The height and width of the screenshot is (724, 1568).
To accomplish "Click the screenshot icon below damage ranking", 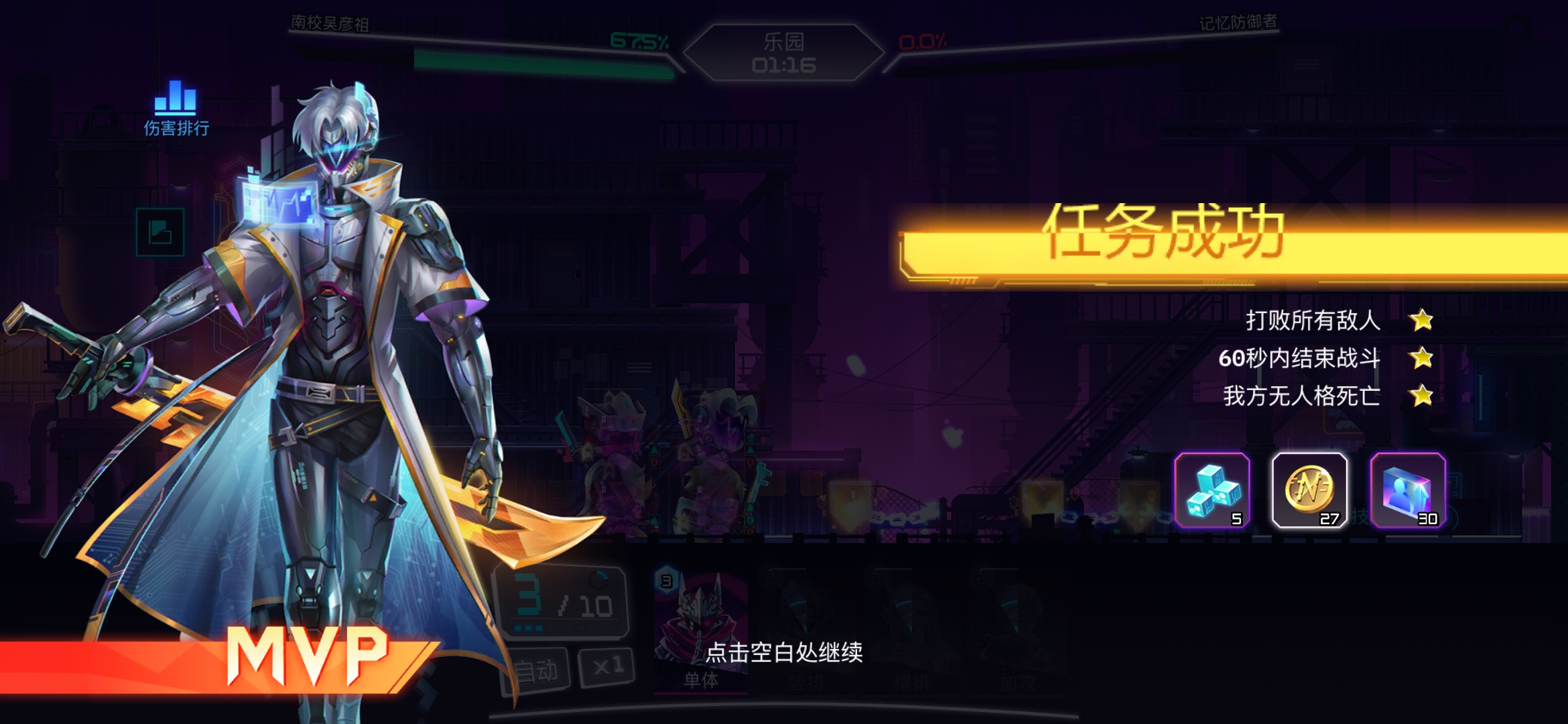I will 161,231.
